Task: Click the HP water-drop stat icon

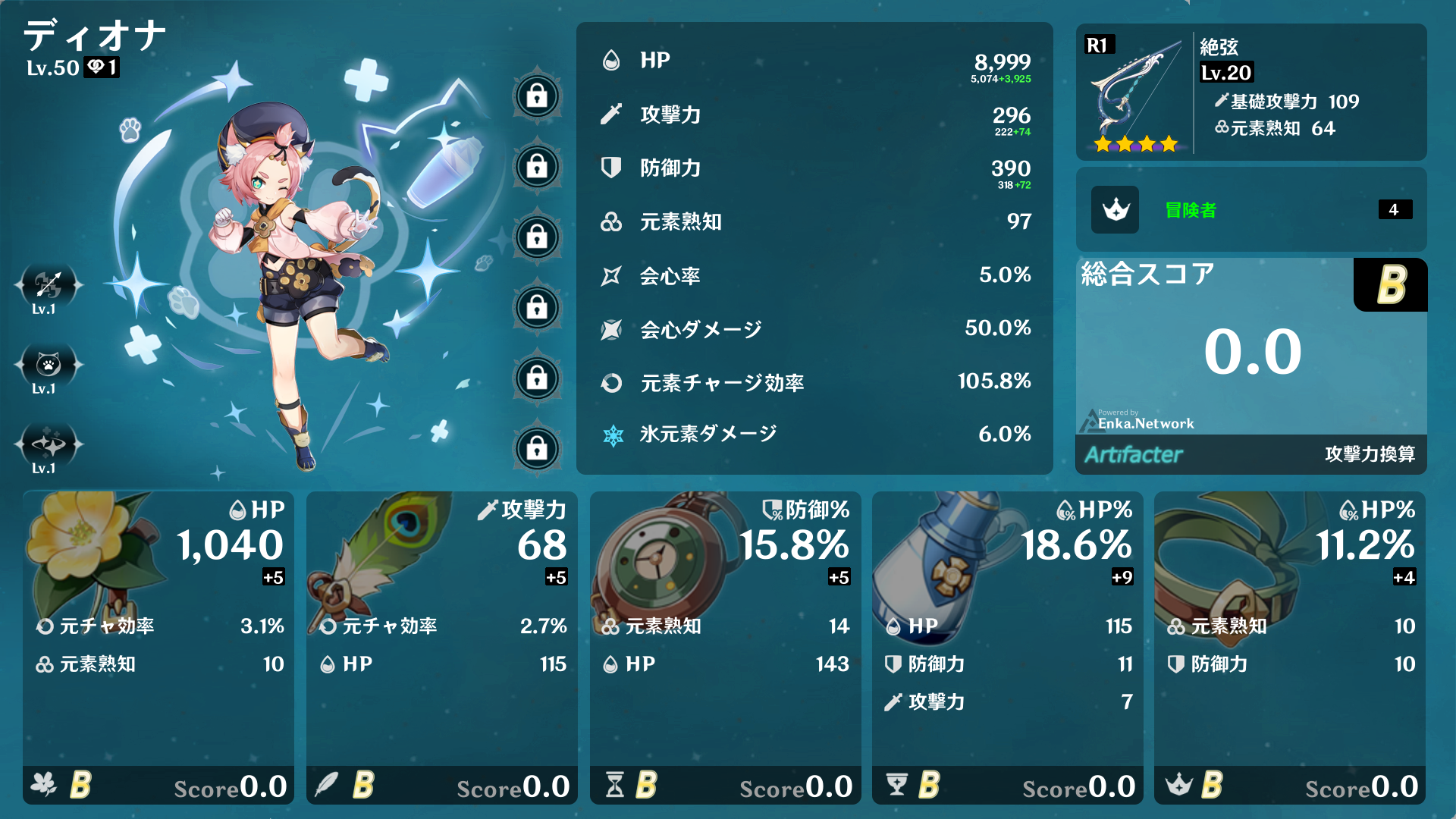Action: coord(611,60)
